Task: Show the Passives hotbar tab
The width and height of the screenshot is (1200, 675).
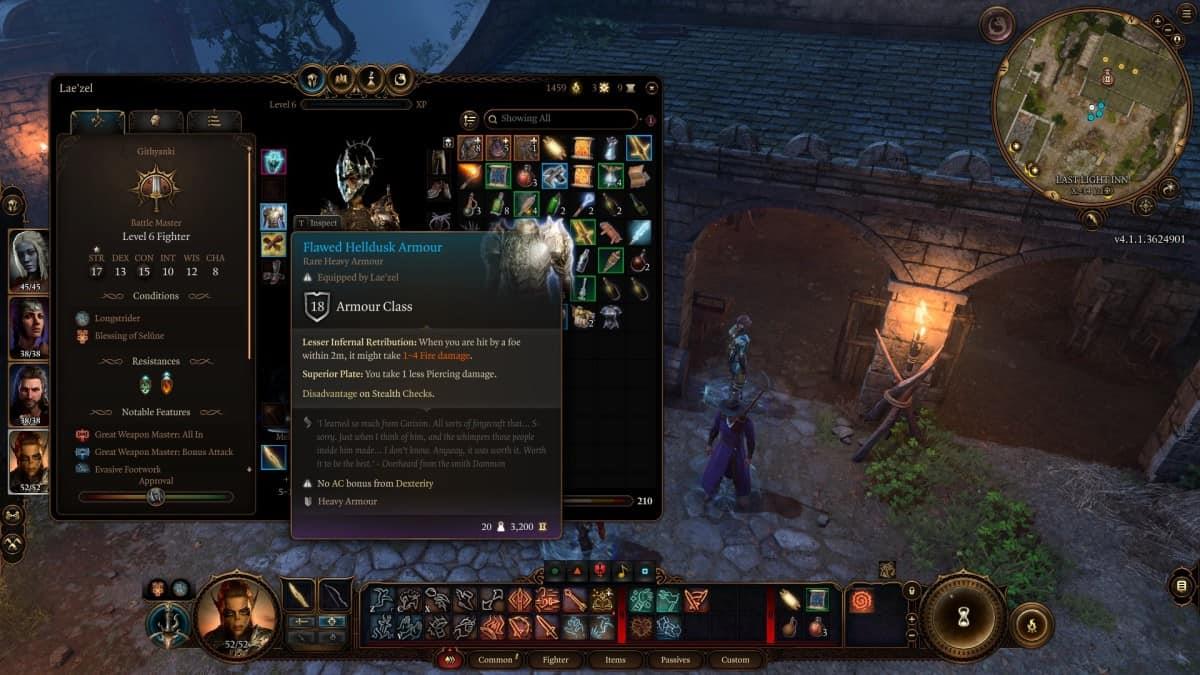Action: [675, 660]
